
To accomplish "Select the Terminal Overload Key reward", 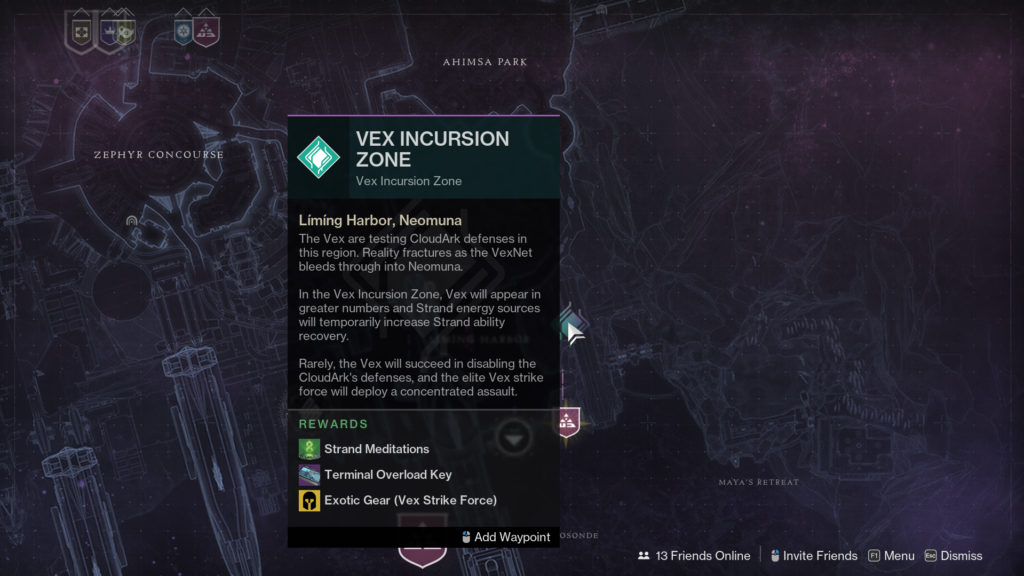I will coord(387,475).
